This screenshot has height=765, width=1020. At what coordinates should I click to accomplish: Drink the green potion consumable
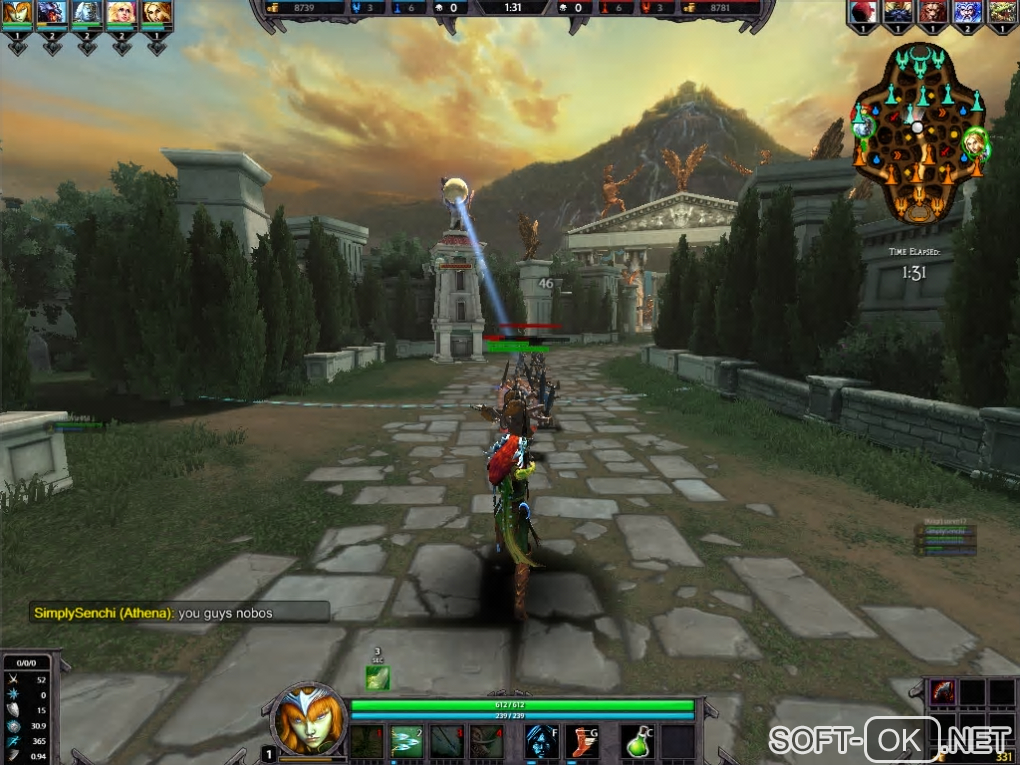click(640, 741)
